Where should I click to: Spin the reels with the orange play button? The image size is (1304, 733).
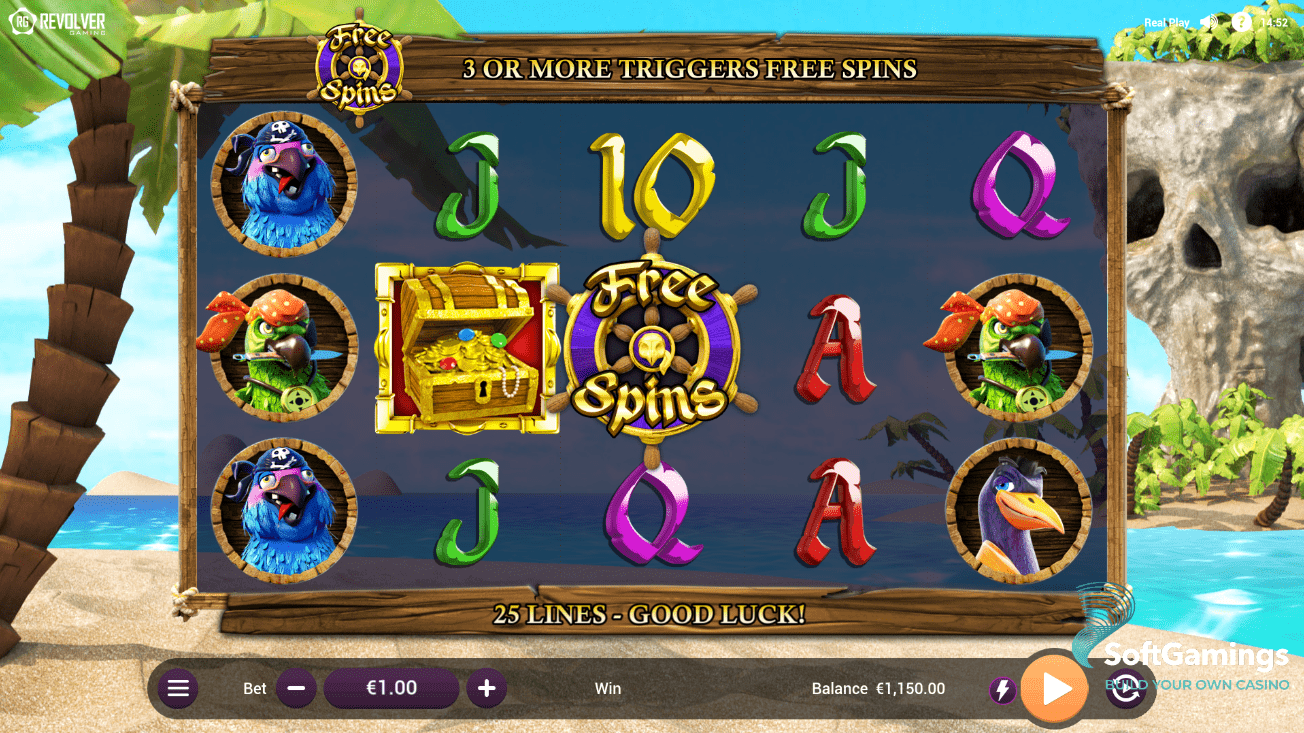(1055, 688)
